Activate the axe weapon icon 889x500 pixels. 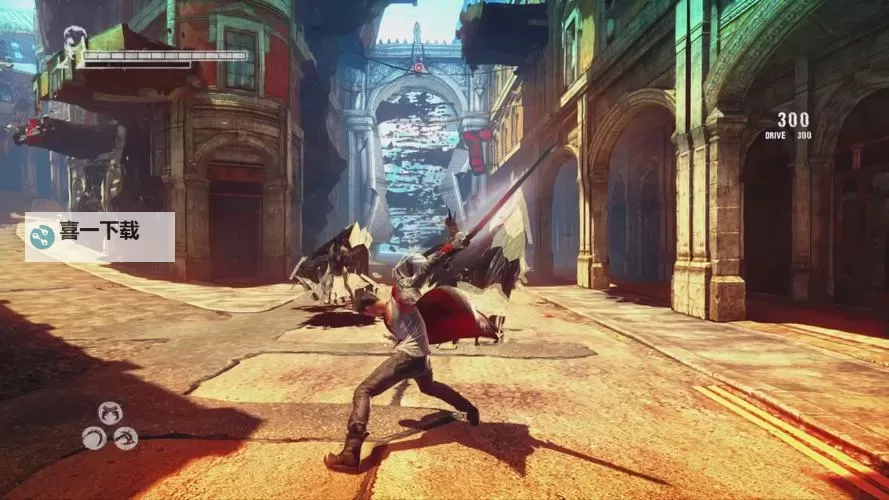pos(126,438)
